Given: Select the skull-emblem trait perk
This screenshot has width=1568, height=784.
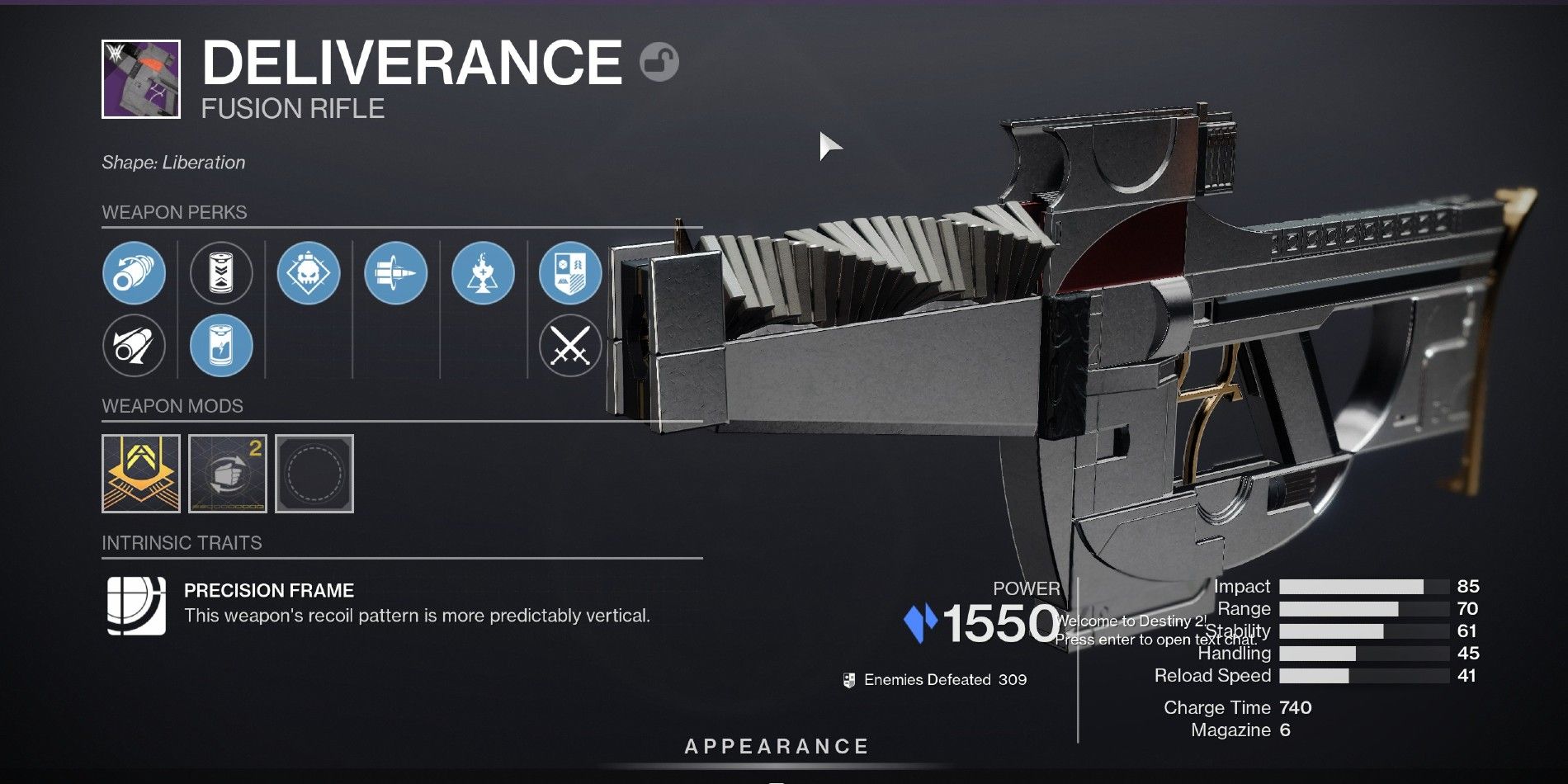Looking at the screenshot, I should 309,273.
